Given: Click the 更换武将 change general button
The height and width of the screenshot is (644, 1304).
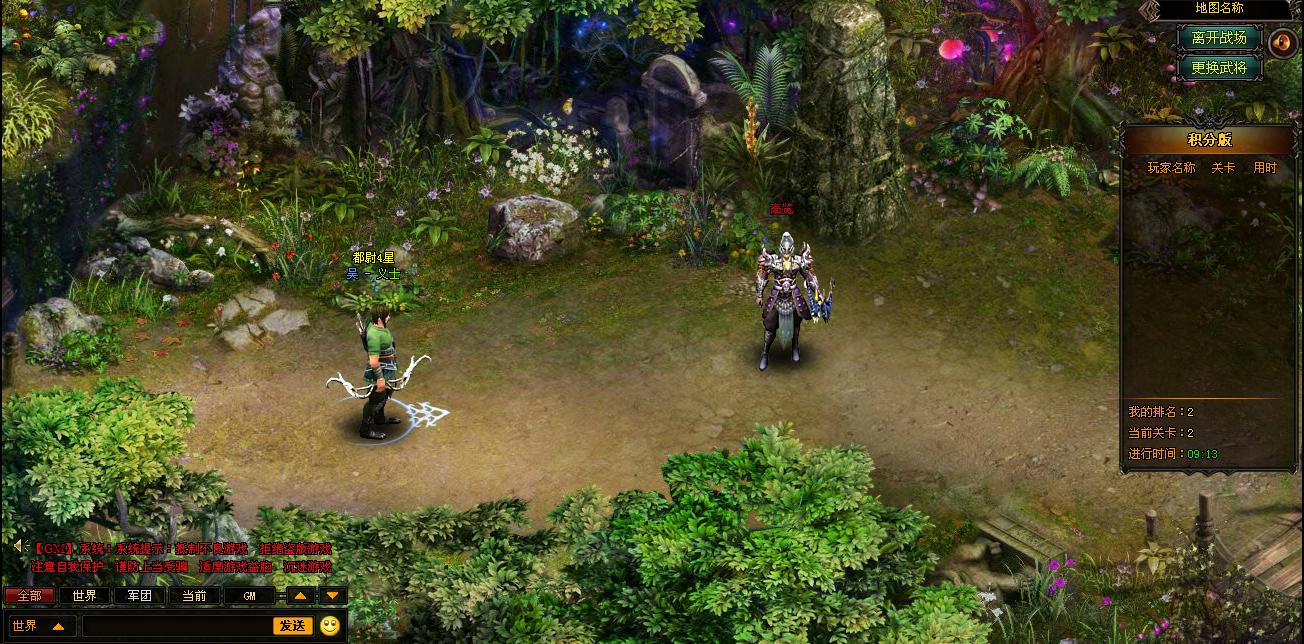Looking at the screenshot, I should click(1219, 68).
